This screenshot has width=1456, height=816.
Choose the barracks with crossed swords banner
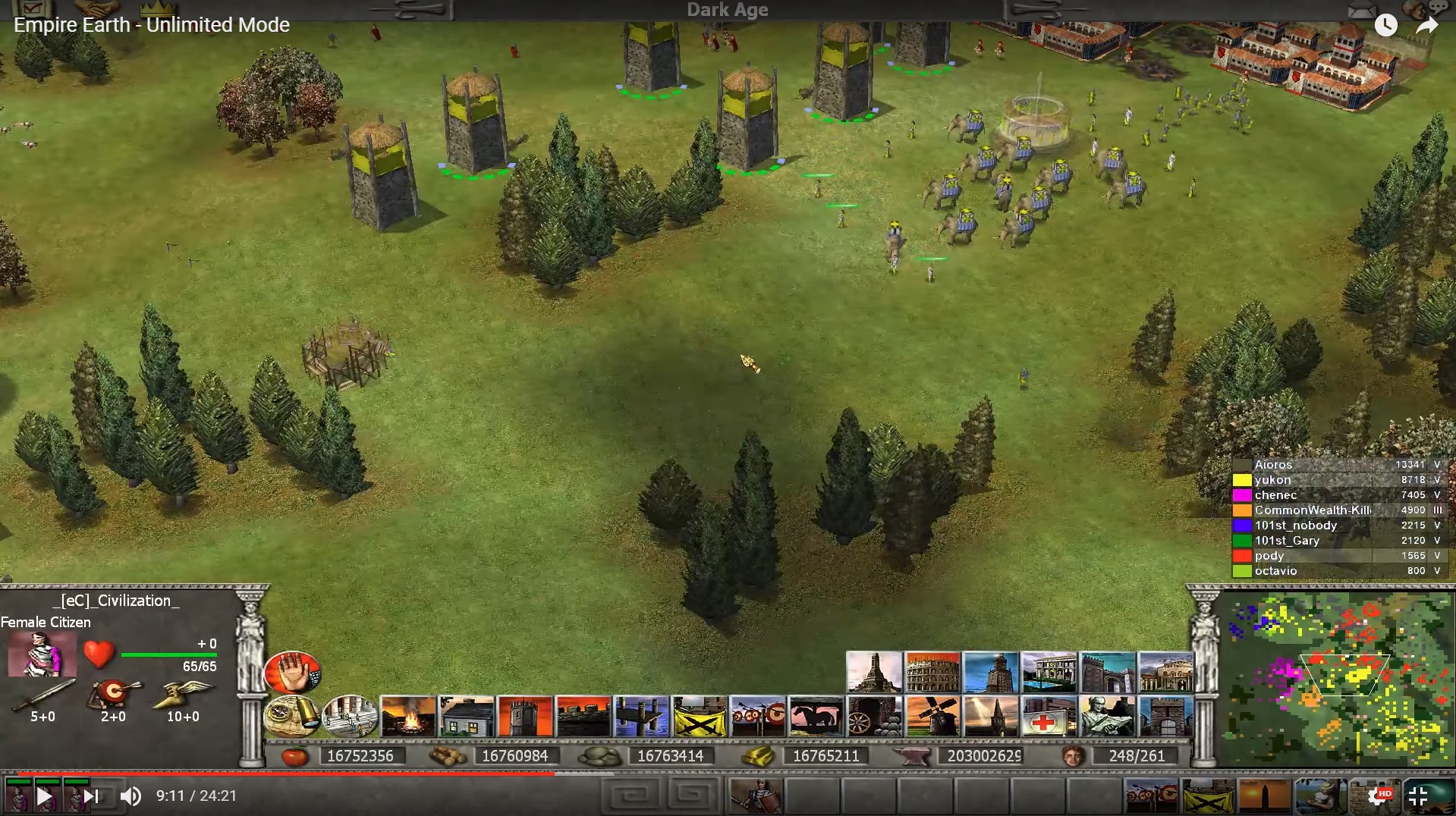click(700, 717)
